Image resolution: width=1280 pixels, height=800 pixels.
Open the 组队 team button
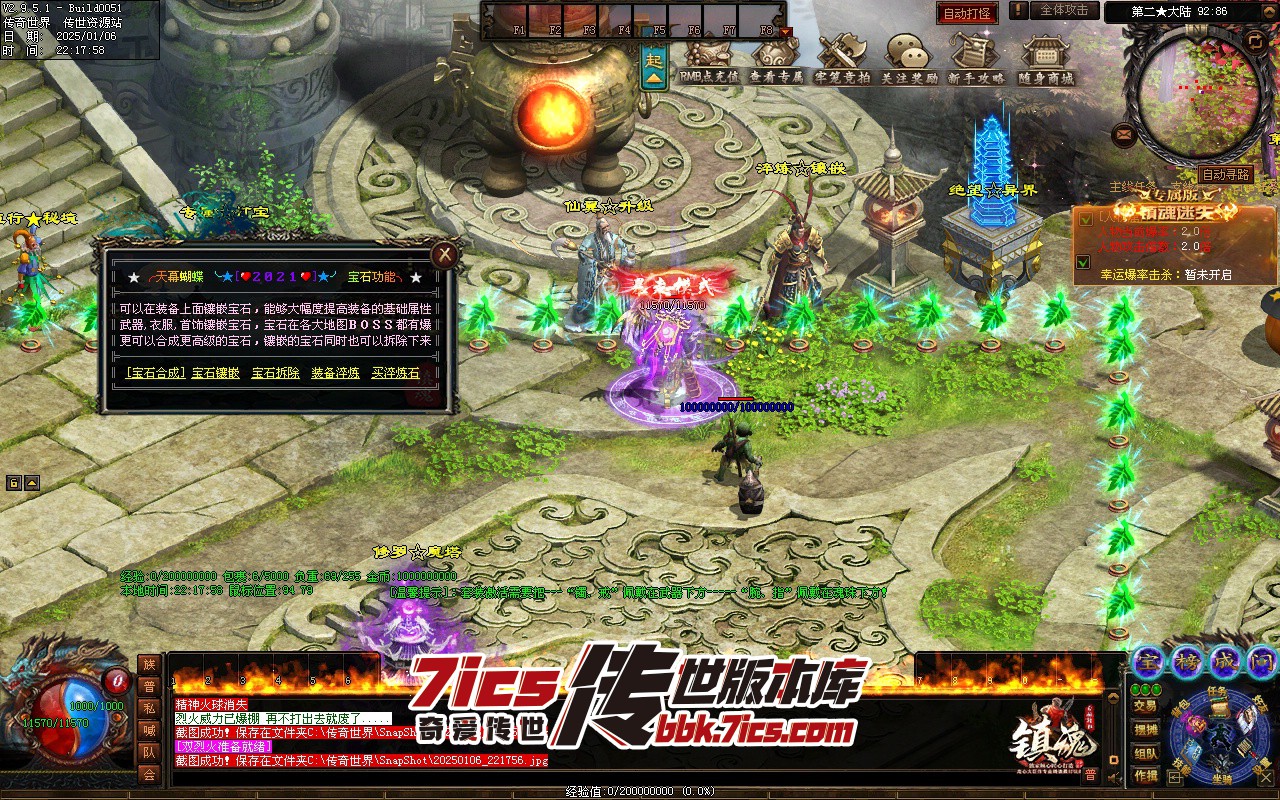click(1145, 753)
